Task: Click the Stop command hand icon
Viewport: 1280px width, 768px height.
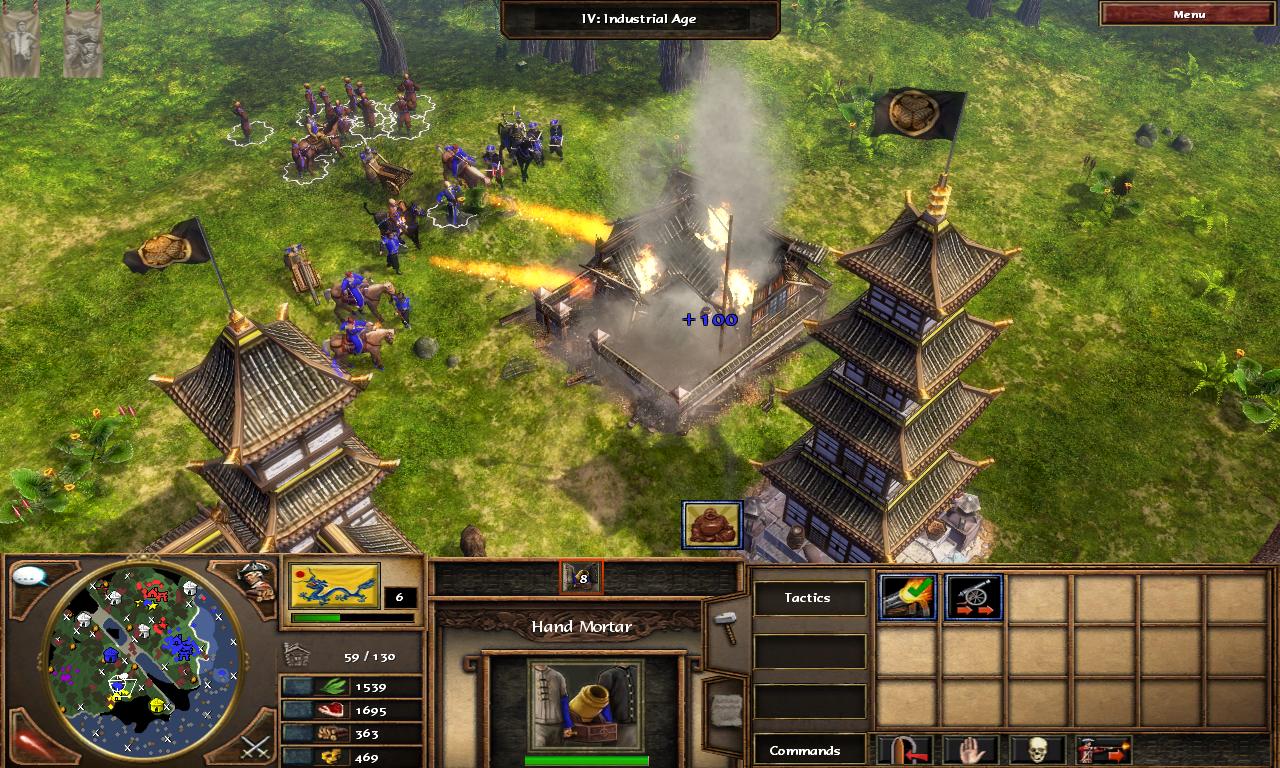Action: pyautogui.click(x=970, y=750)
